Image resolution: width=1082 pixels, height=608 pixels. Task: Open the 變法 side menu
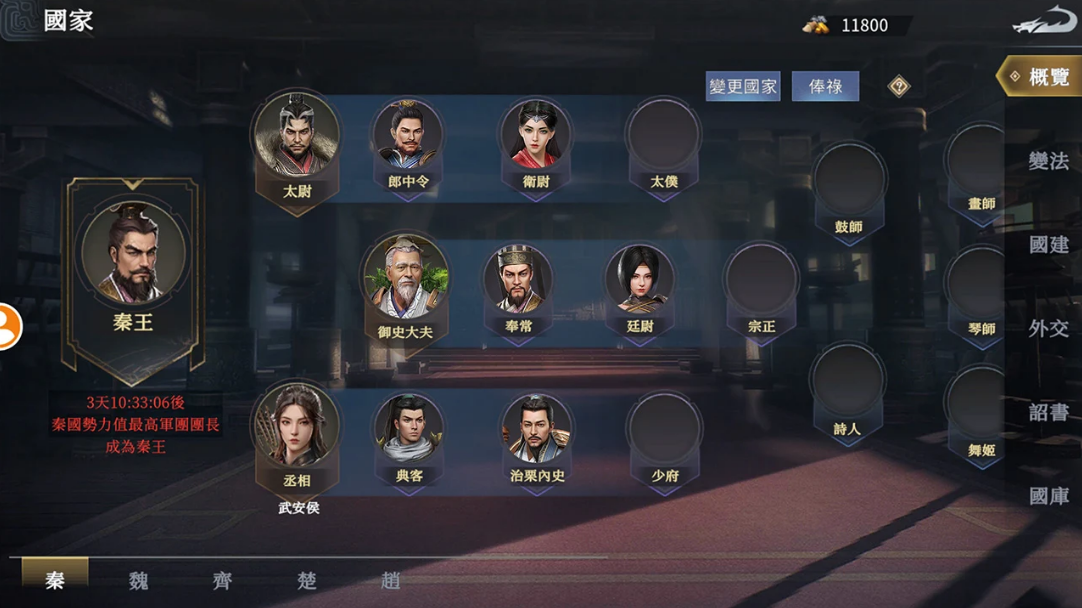coord(1048,161)
